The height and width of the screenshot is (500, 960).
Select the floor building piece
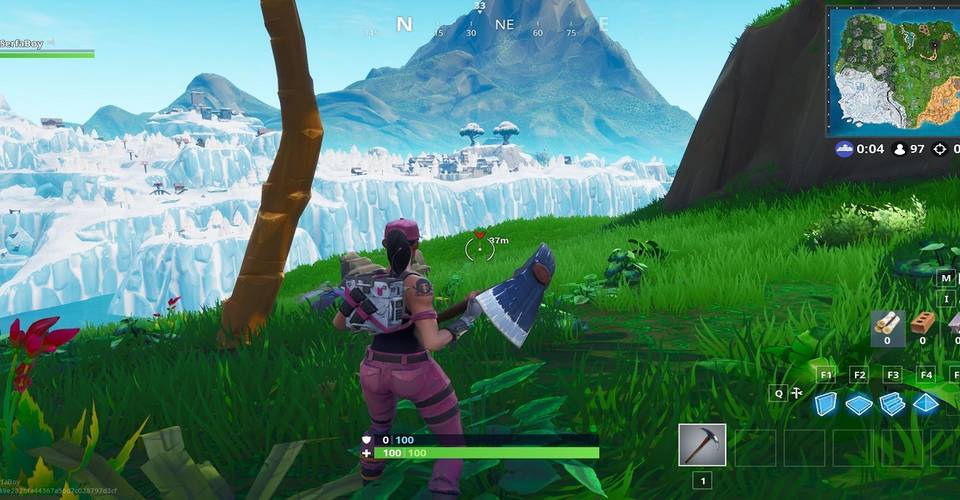pos(859,404)
